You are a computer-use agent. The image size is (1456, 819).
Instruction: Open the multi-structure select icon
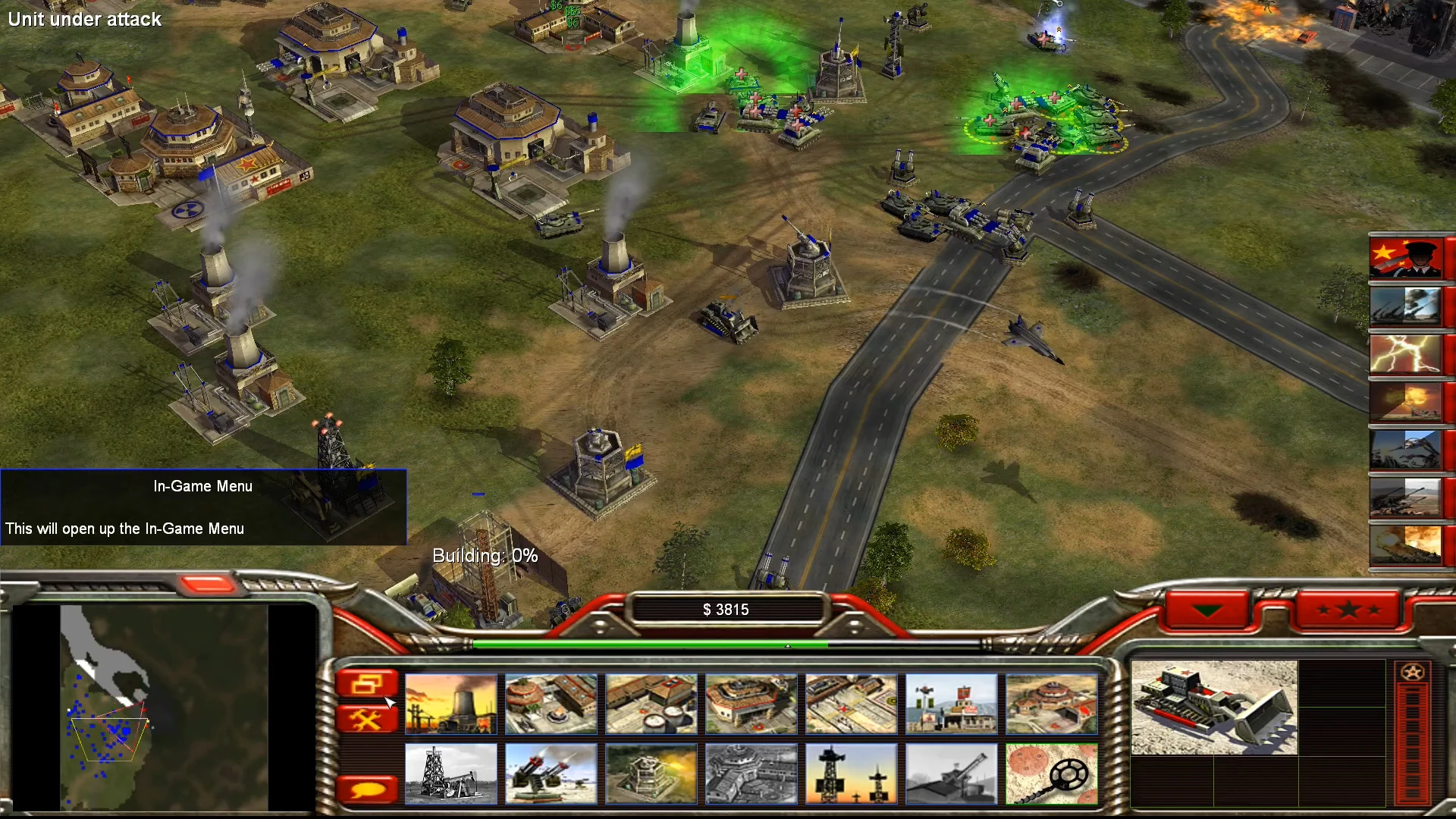368,682
